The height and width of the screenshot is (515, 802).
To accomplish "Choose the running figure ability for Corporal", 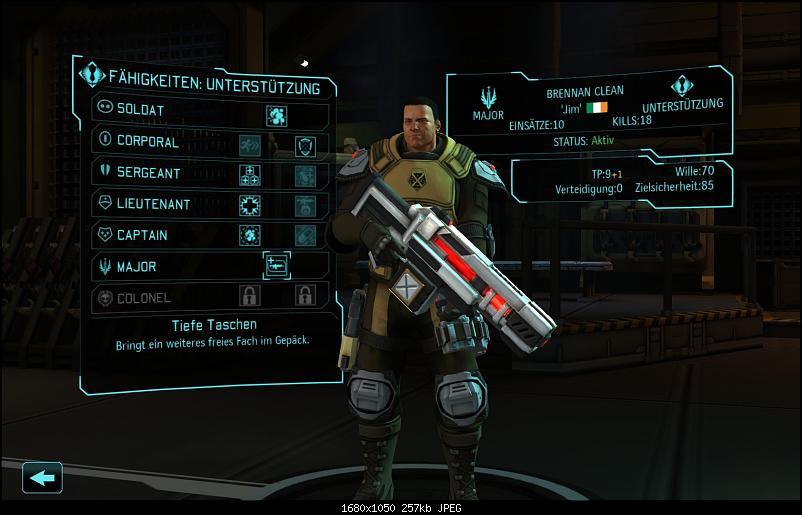I will [249, 147].
